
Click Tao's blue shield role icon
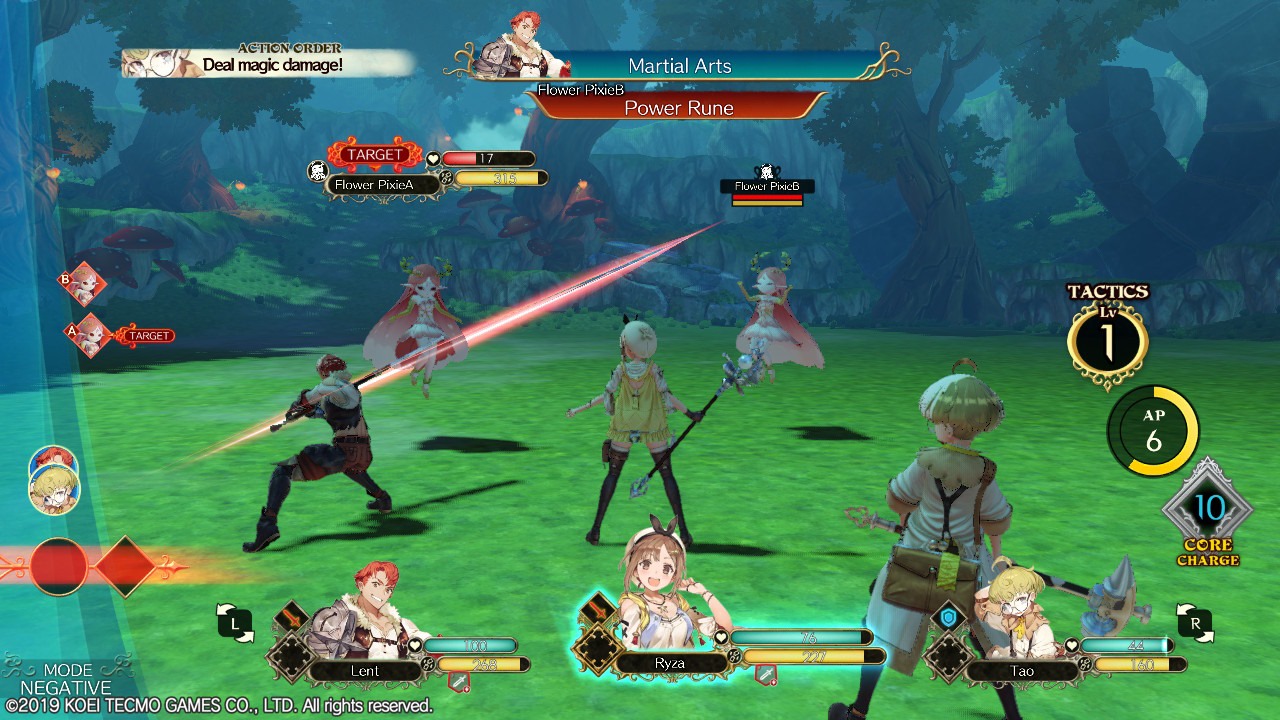click(x=948, y=617)
